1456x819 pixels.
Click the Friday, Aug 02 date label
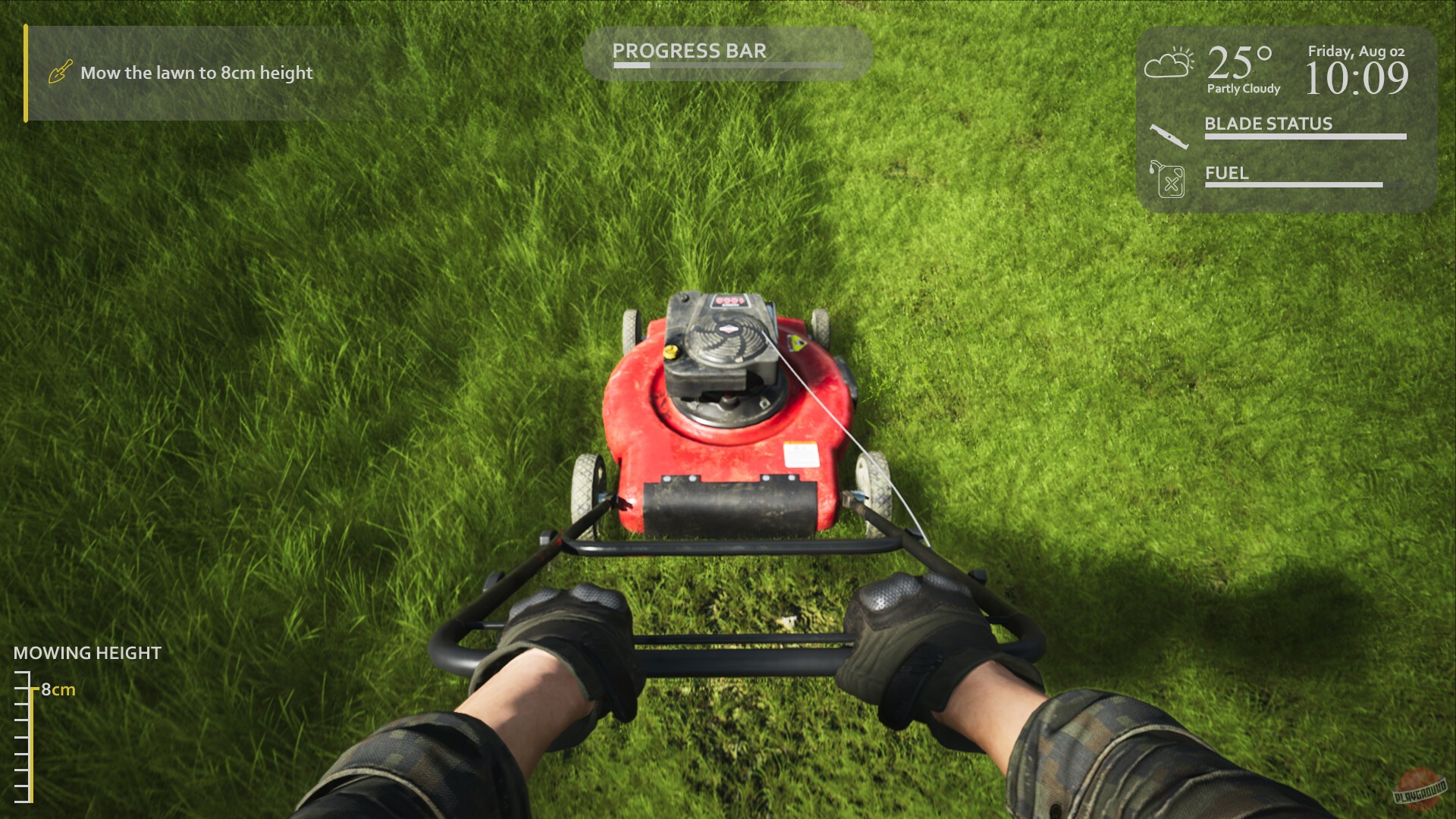[x=1355, y=52]
